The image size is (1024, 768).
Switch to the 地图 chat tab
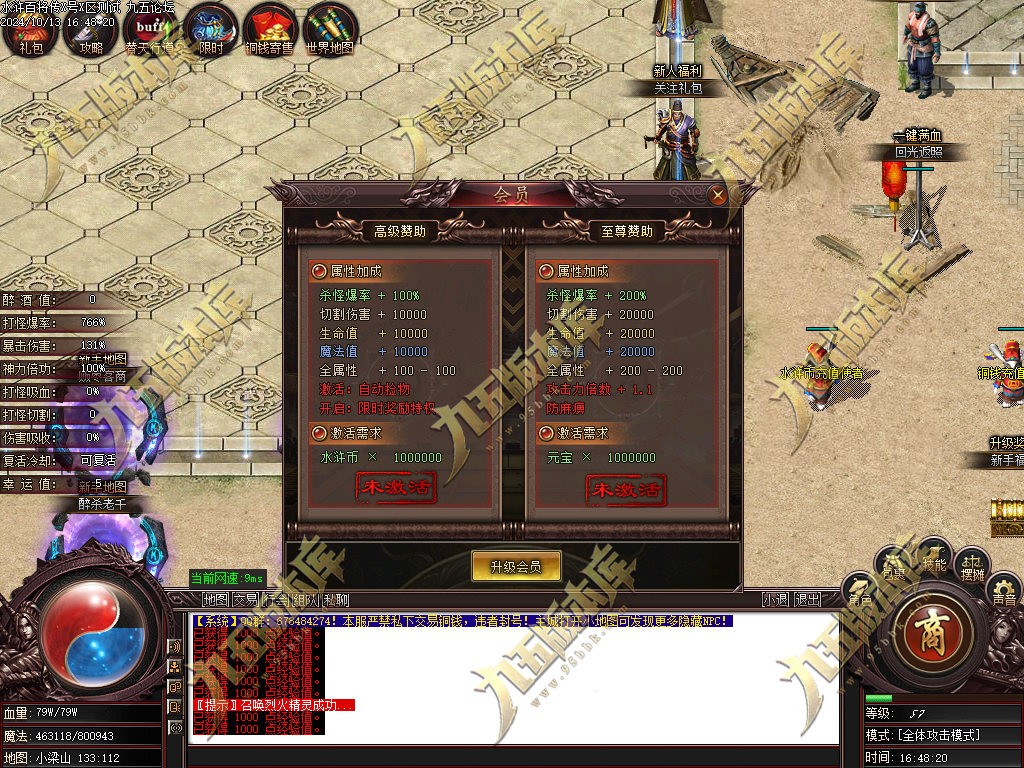click(215, 600)
